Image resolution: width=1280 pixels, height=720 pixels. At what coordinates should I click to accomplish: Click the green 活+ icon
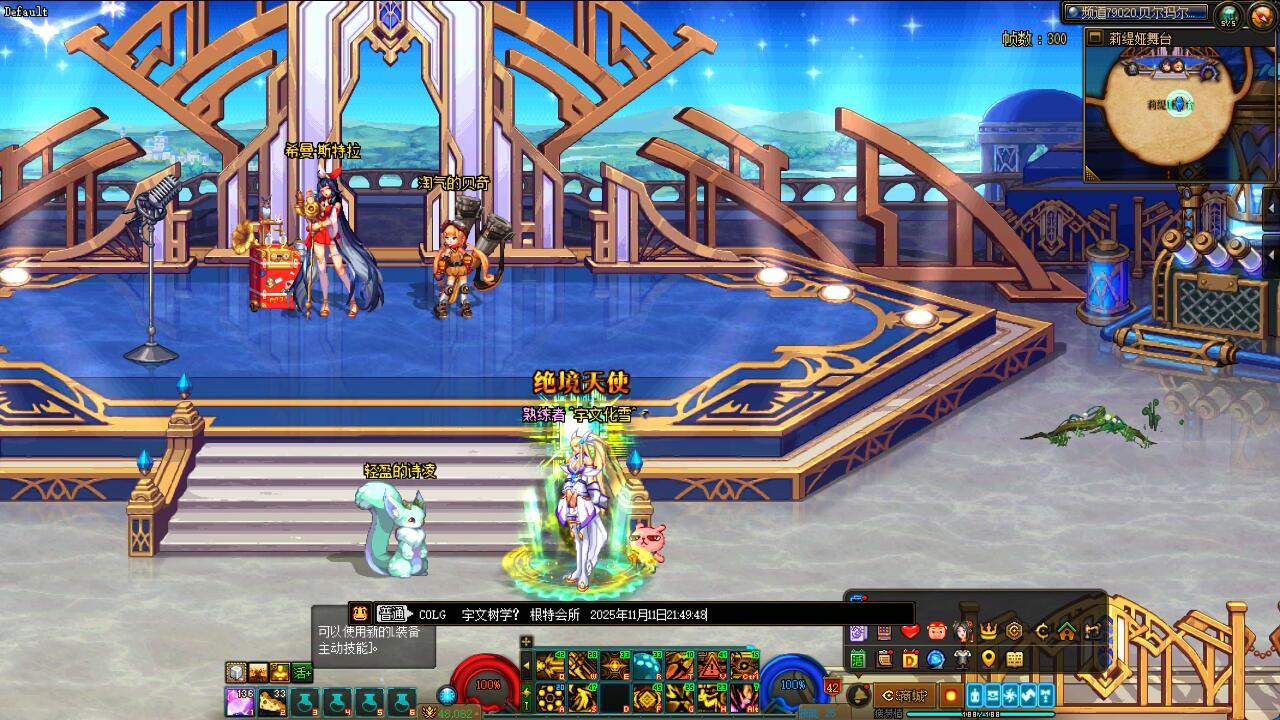(303, 672)
